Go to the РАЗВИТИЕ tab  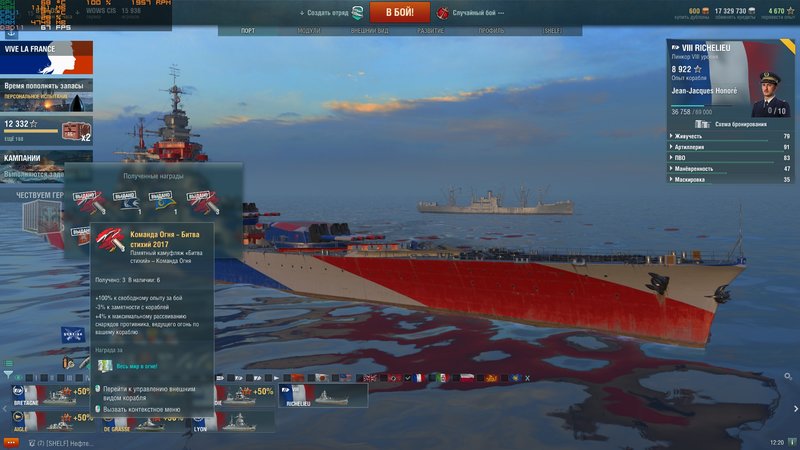[431, 31]
